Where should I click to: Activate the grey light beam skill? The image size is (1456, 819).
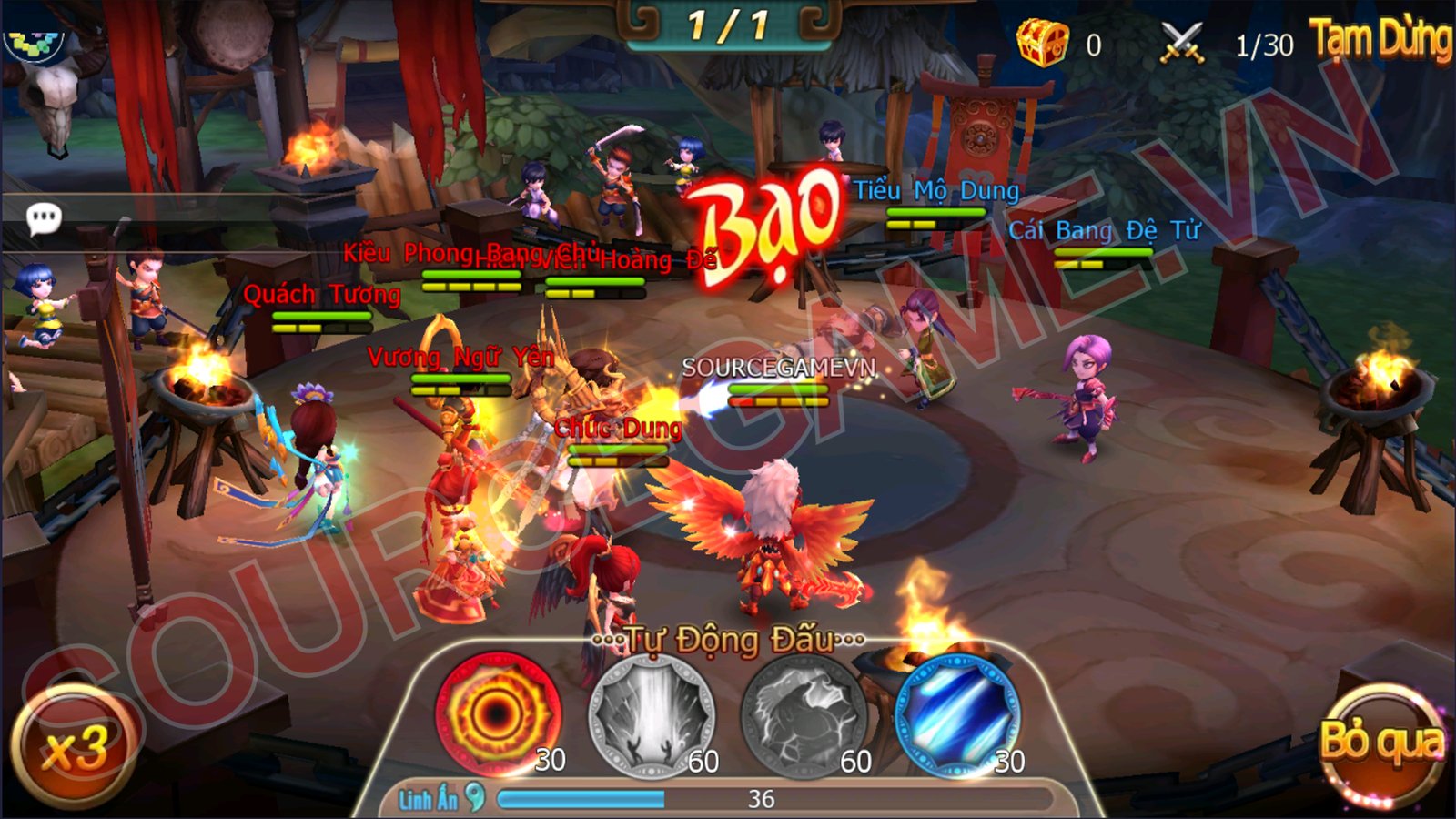[650, 714]
